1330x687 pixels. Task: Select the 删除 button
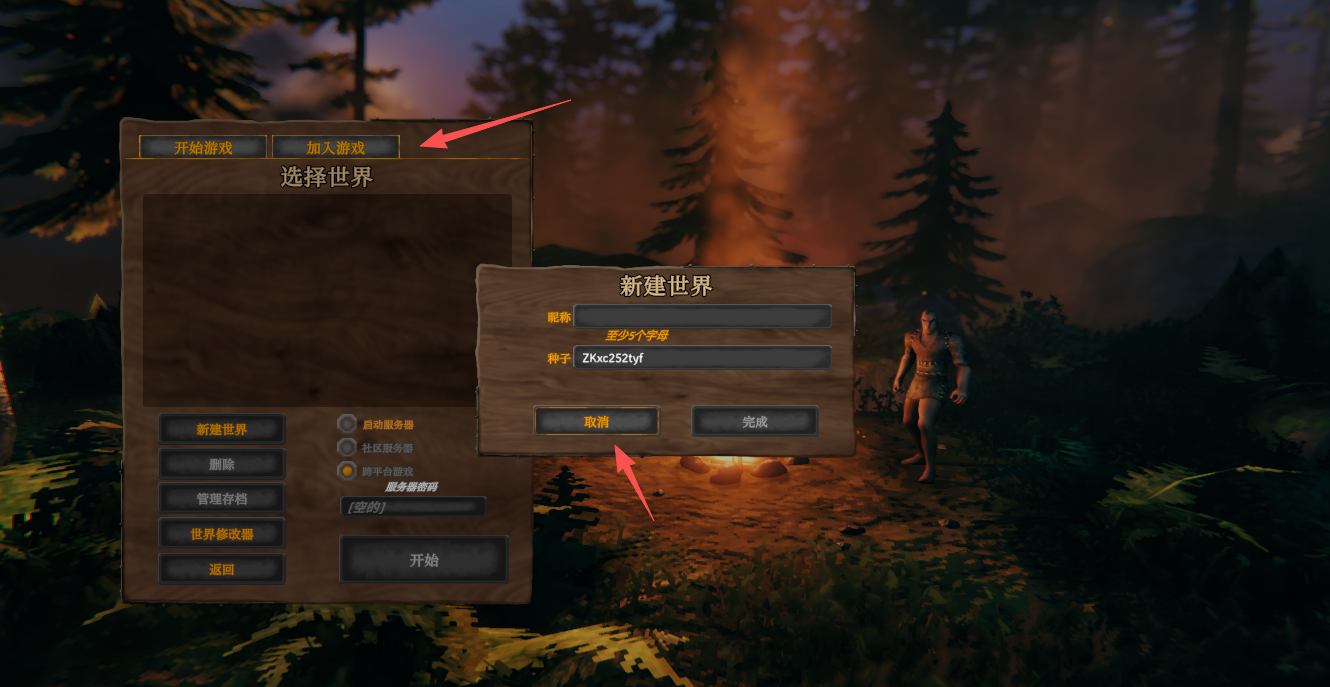[x=222, y=464]
